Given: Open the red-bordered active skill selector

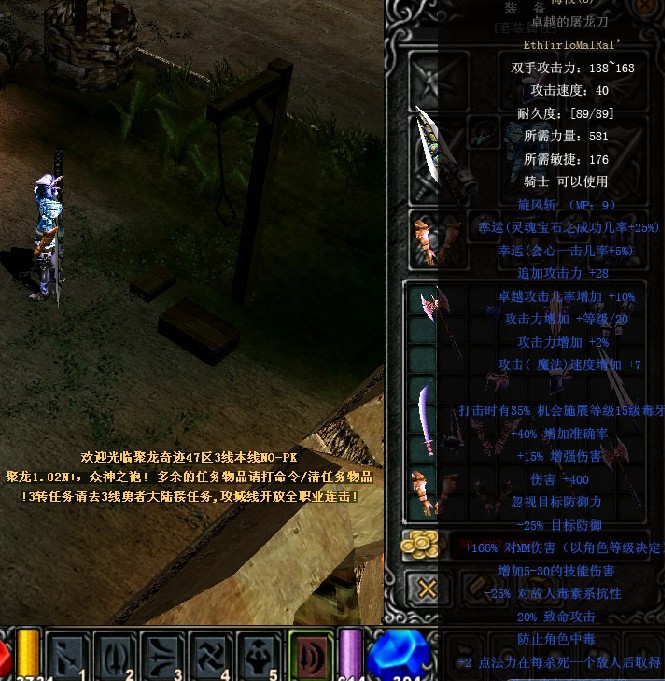Looking at the screenshot, I should (x=309, y=654).
